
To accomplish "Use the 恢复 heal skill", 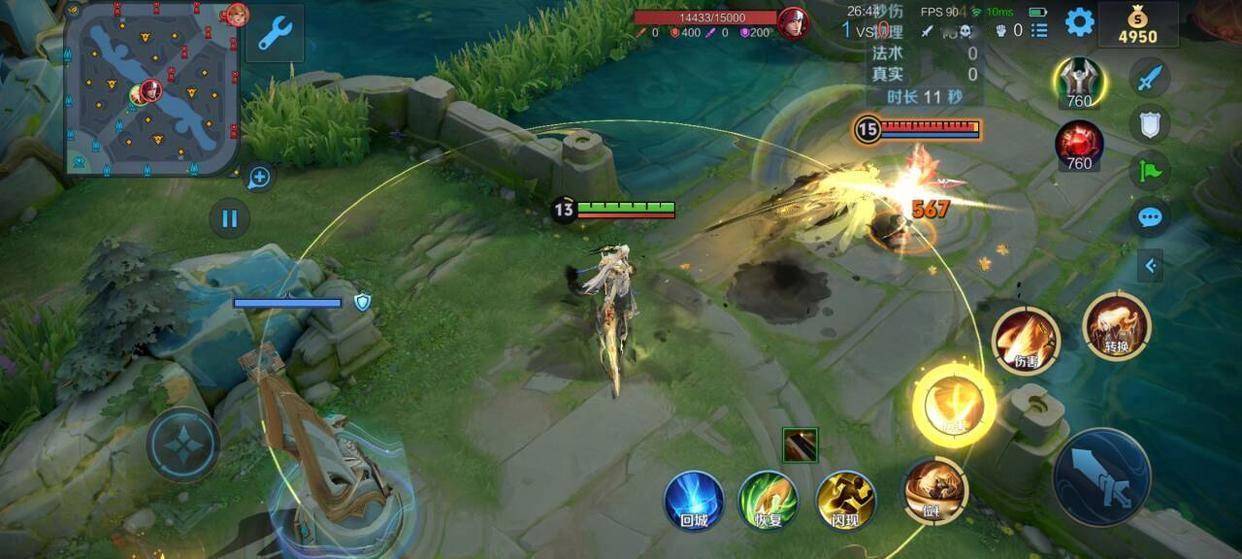I will click(x=767, y=499).
